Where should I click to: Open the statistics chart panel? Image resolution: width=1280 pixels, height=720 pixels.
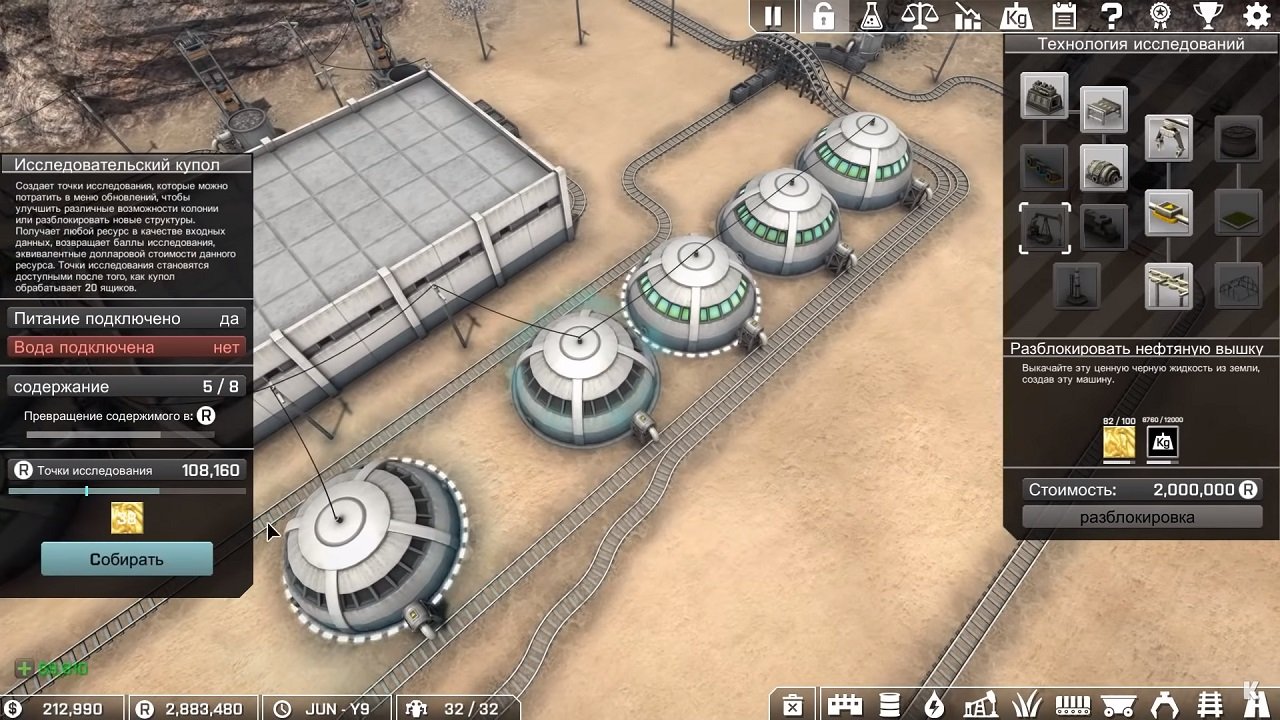point(968,15)
